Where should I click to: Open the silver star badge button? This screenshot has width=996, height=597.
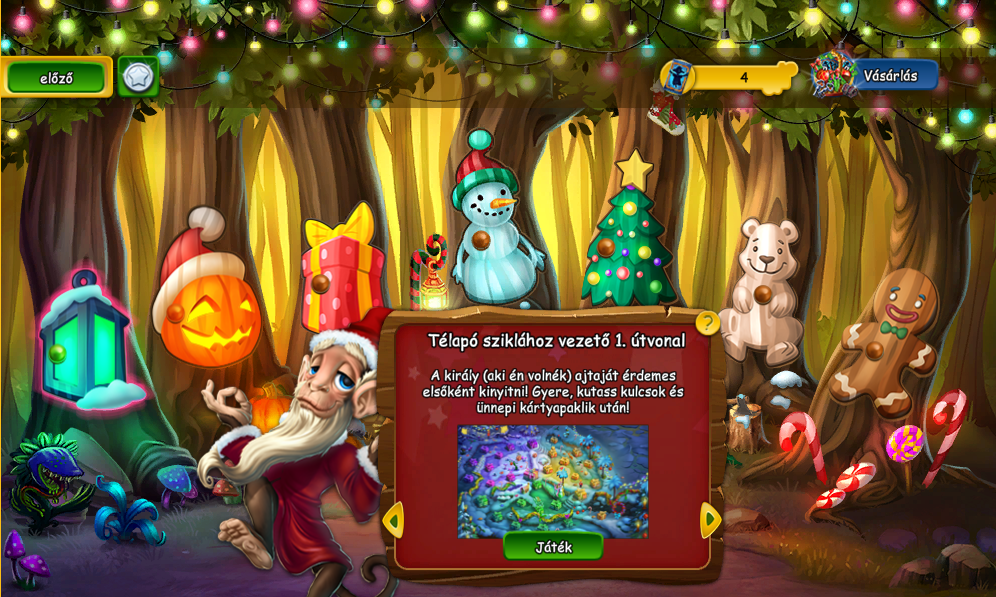click(138, 77)
